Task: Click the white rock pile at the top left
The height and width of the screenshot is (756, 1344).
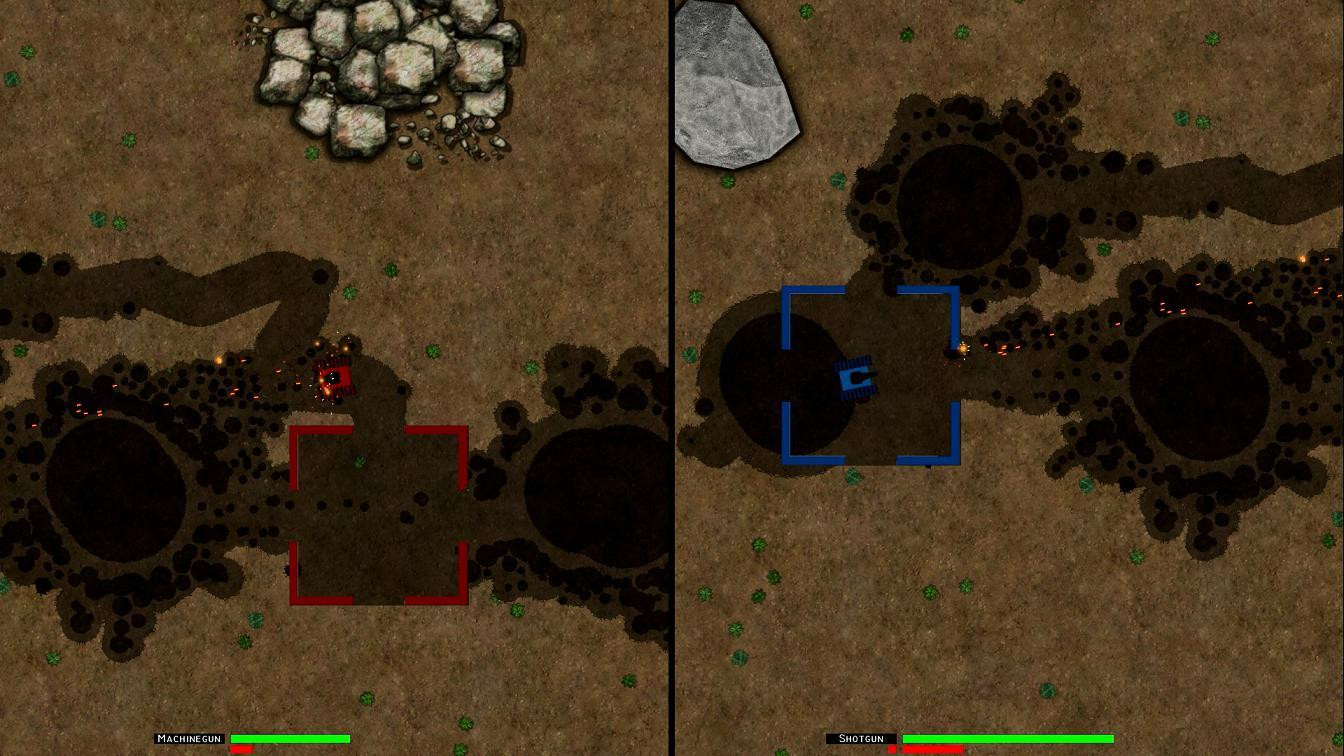Action: coord(370,70)
